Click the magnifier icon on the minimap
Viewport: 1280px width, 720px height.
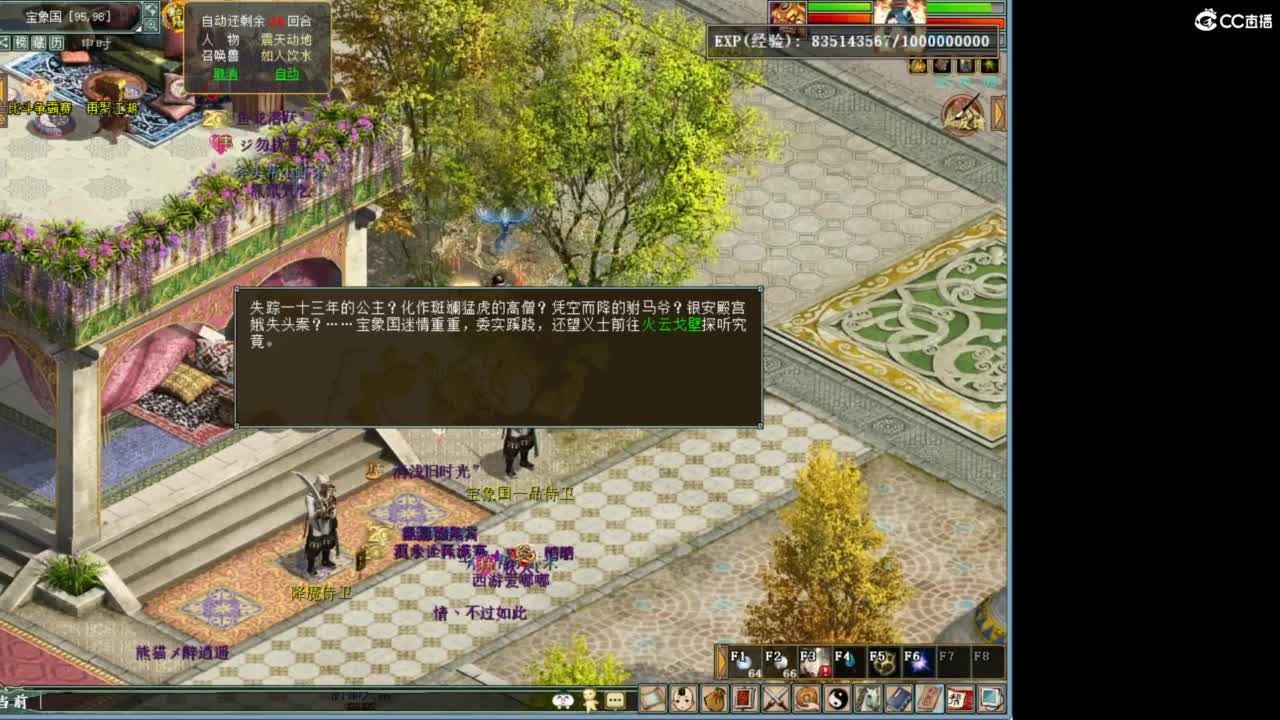pos(151,24)
